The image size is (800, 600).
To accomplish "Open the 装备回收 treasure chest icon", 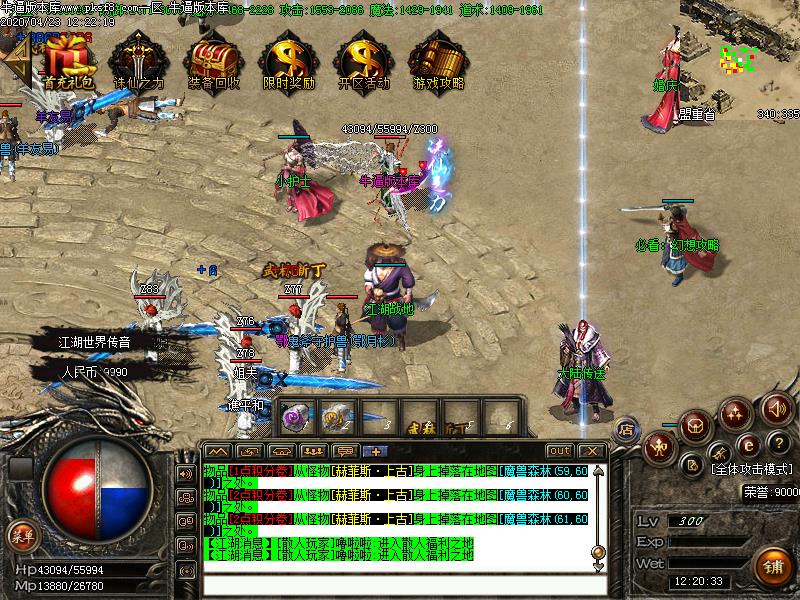I will tap(213, 58).
